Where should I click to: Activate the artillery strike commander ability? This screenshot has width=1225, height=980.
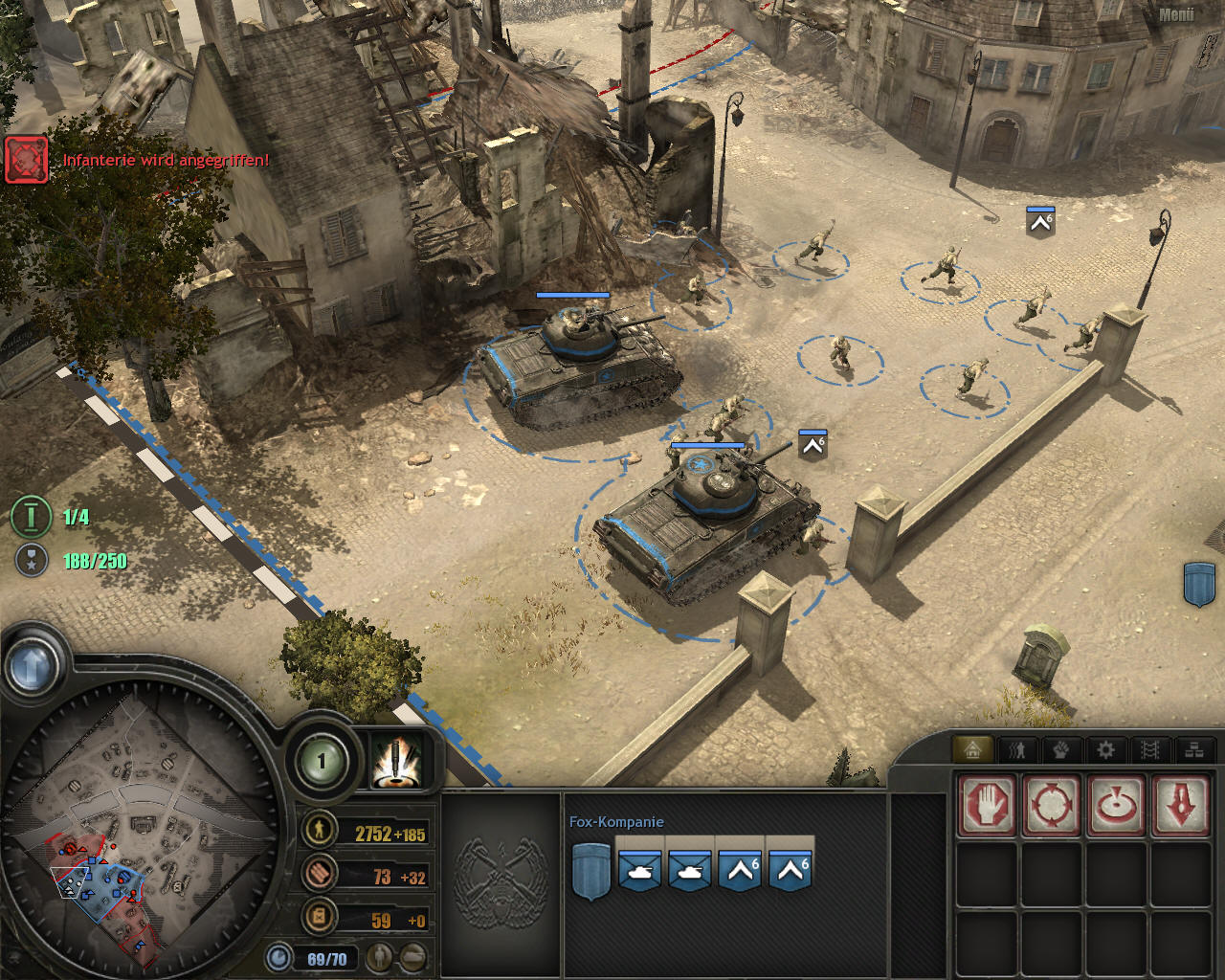point(396,762)
